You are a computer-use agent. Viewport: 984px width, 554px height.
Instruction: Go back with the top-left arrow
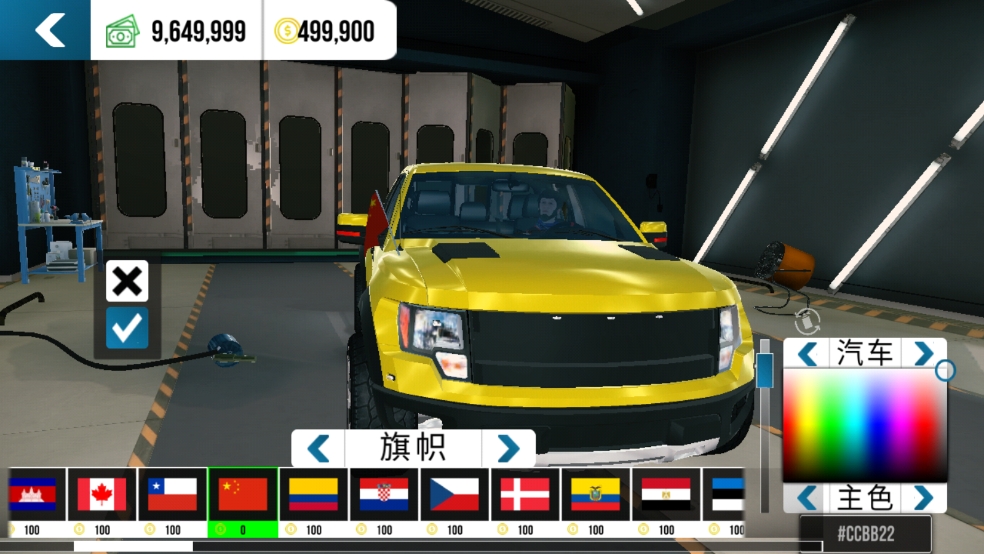point(48,30)
